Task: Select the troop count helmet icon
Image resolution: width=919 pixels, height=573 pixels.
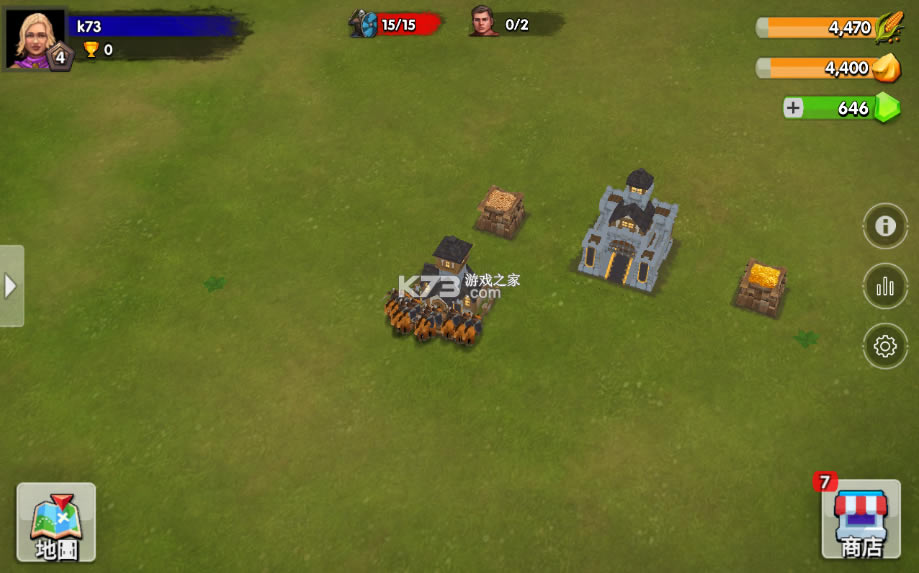Action: point(363,23)
